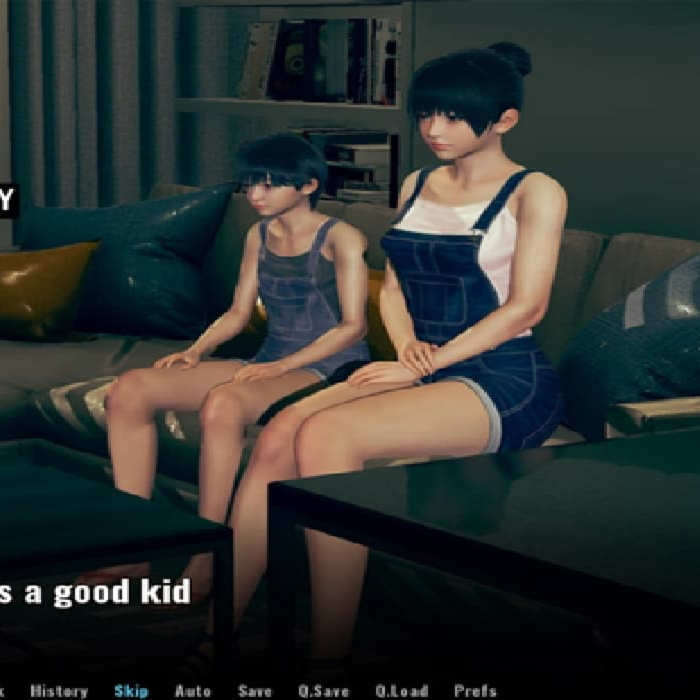Click Q.Save to quick save
700x700 pixels.
tap(323, 690)
